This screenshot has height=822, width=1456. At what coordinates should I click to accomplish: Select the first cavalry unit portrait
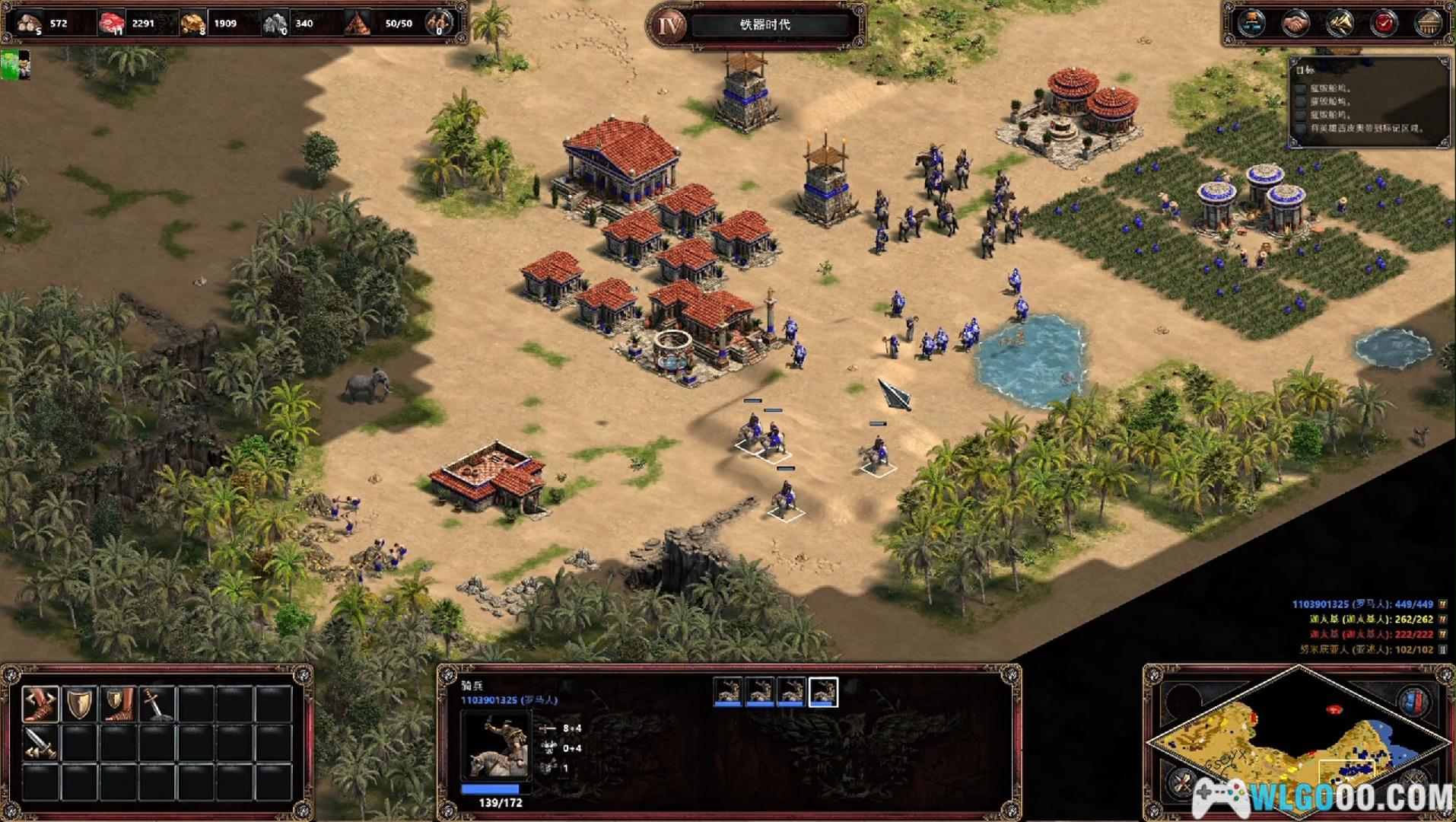[728, 692]
